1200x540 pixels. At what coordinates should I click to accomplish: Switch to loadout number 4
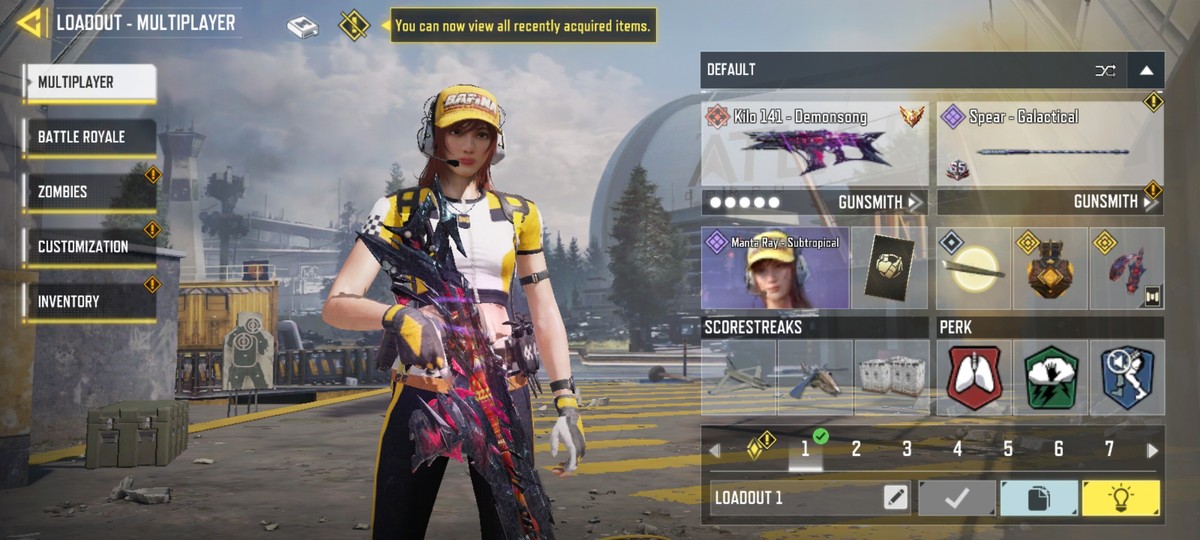coord(957,450)
